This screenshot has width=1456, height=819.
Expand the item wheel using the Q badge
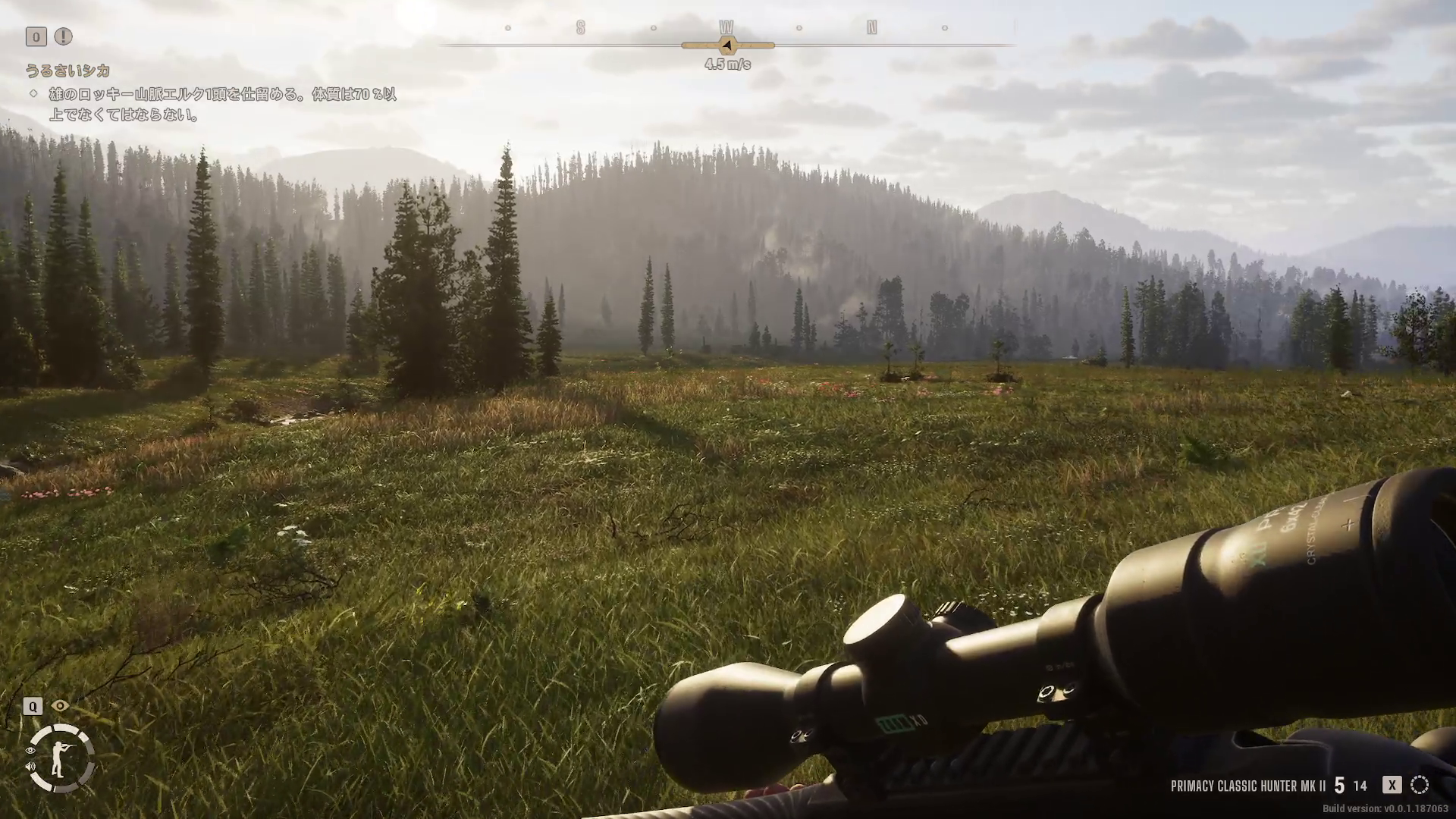pos(31,707)
